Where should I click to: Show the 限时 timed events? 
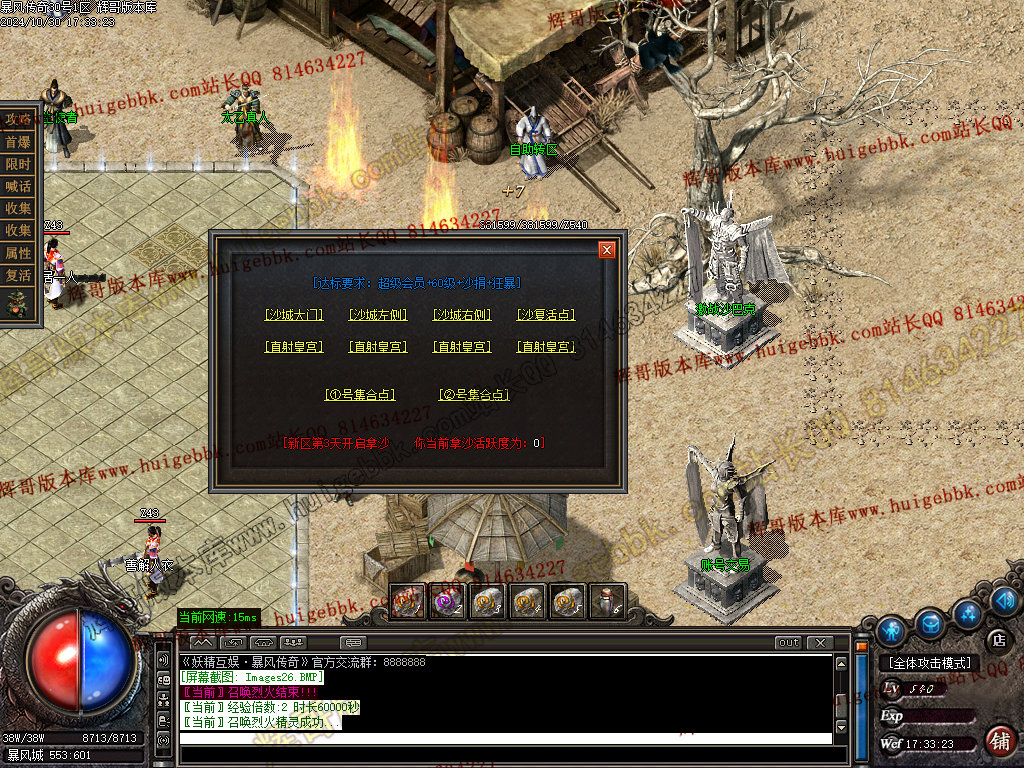click(x=18, y=164)
